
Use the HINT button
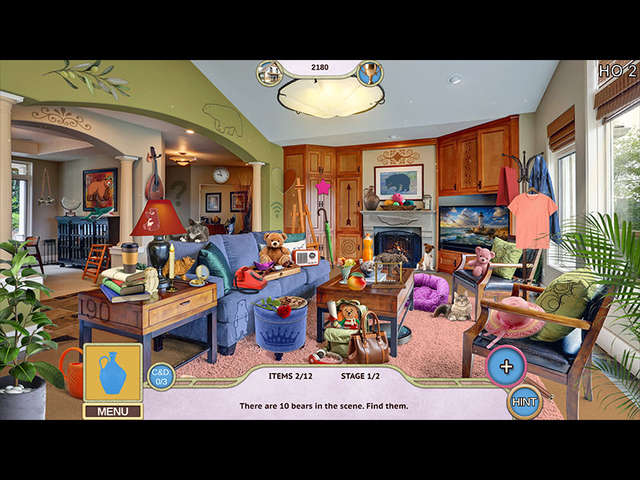click(524, 401)
